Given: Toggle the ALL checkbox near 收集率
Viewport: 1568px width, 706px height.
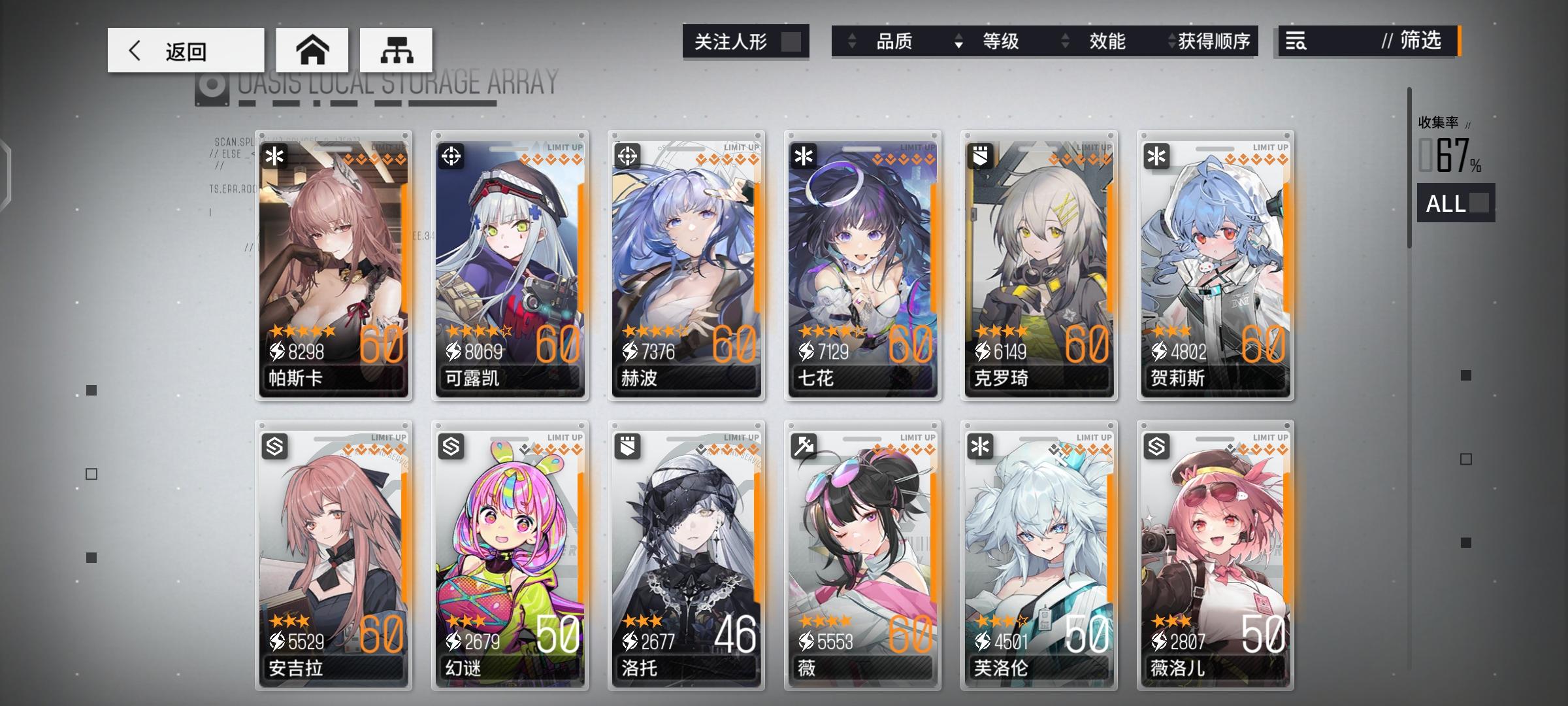Looking at the screenshot, I should pos(1480,204).
